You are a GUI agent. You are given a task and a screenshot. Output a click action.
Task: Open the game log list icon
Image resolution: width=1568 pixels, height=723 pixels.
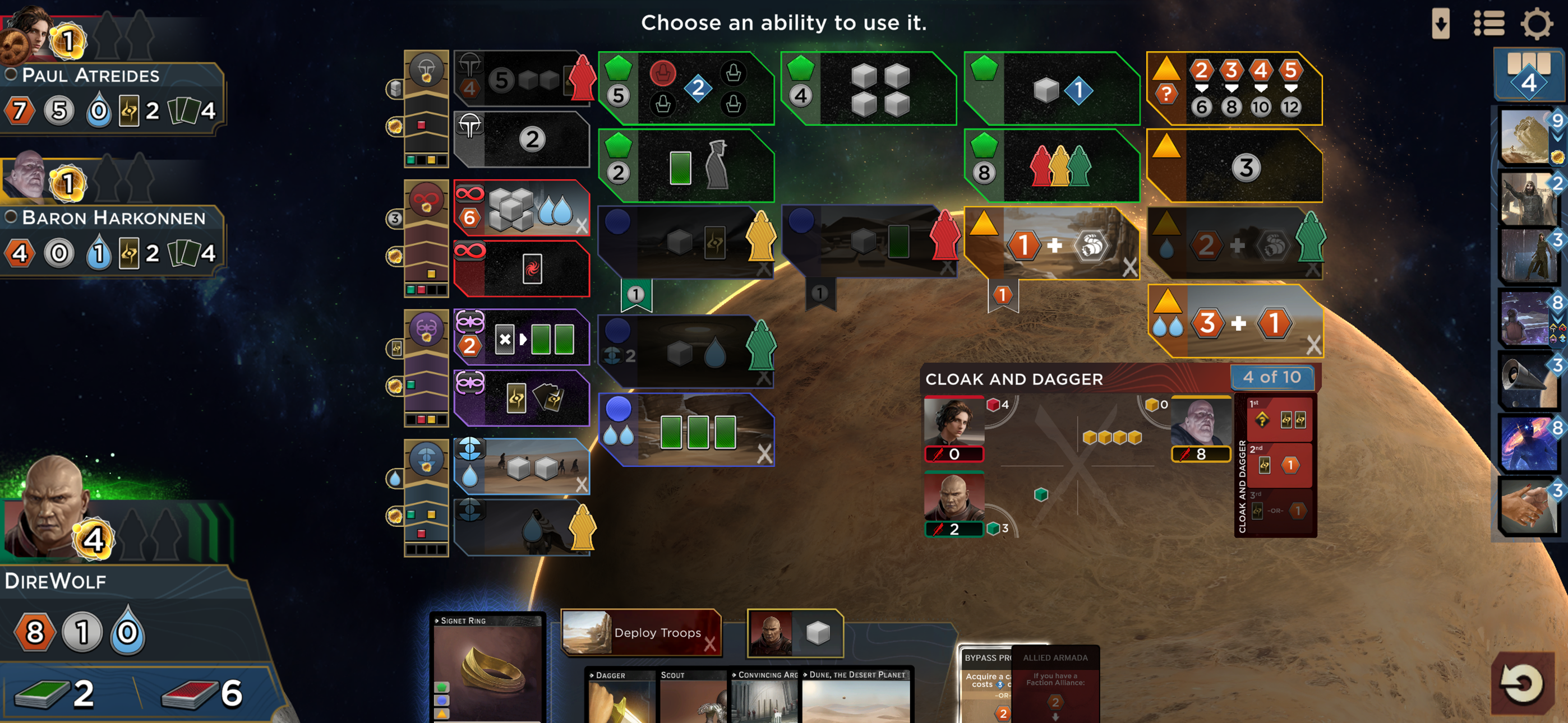click(1489, 24)
